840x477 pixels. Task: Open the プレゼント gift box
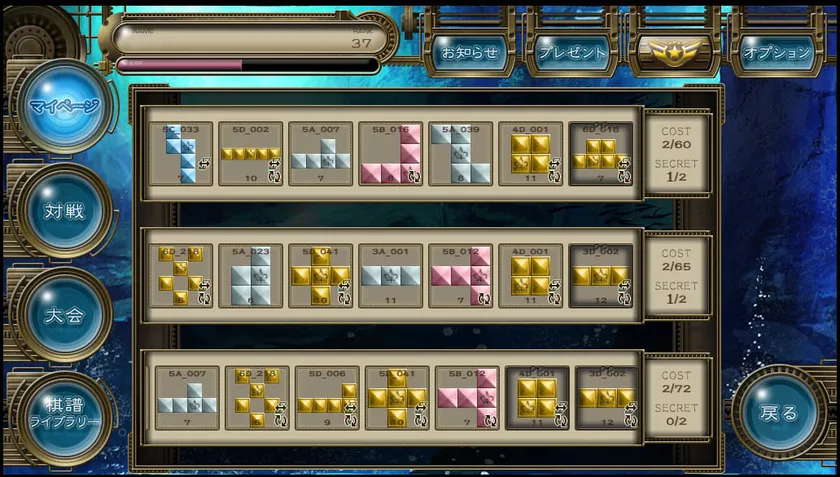point(573,53)
